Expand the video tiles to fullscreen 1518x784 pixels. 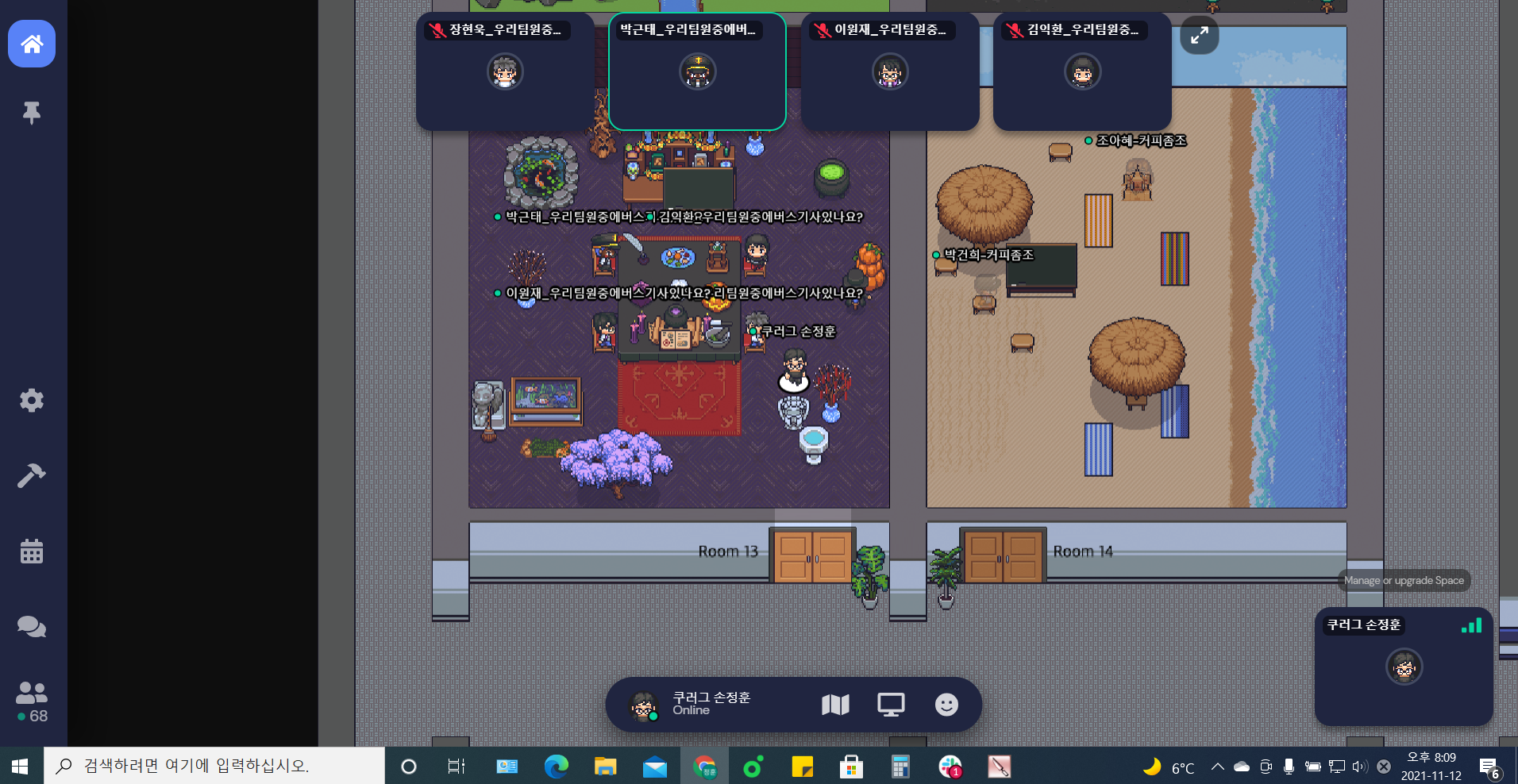tap(1199, 35)
